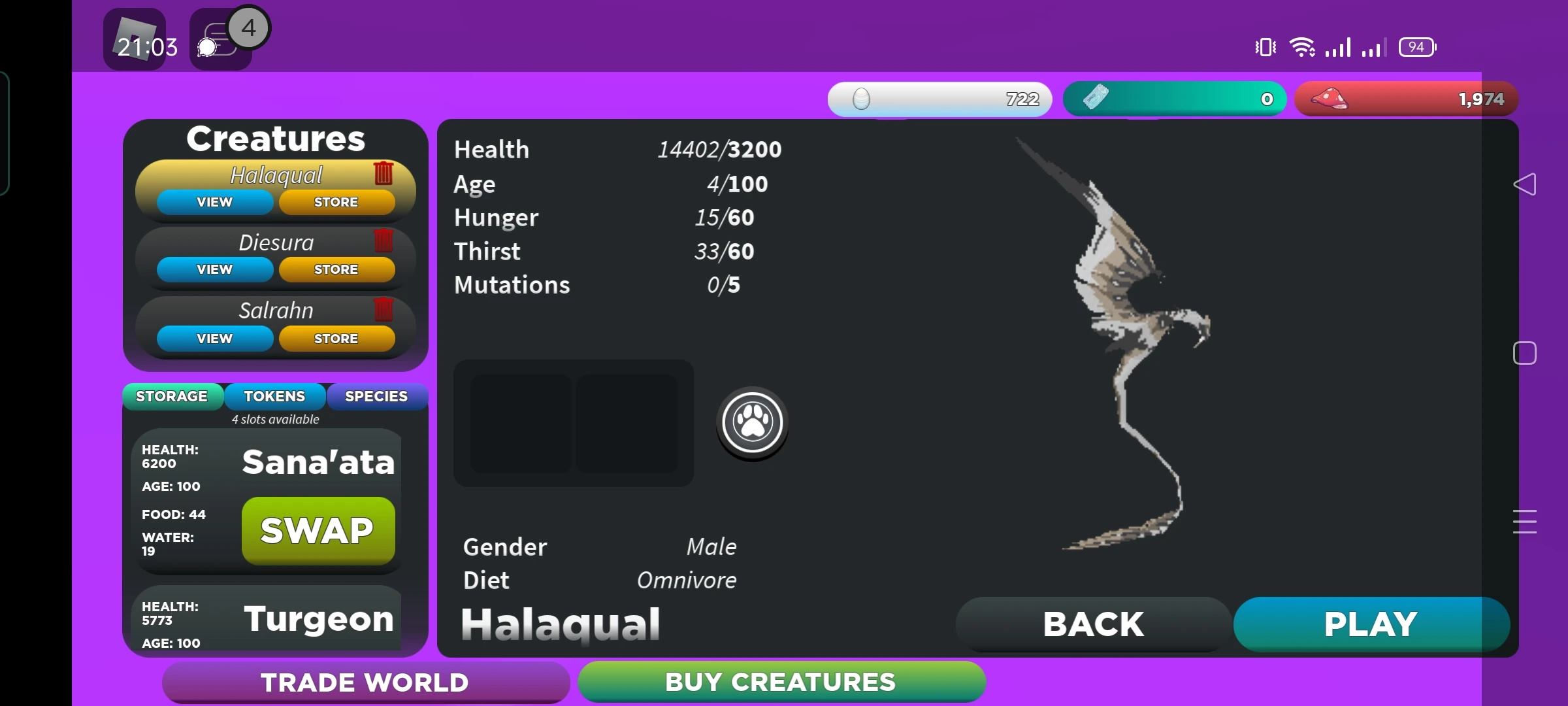Click the trash icon next to Diesura
Image resolution: width=1568 pixels, height=706 pixels.
[384, 241]
